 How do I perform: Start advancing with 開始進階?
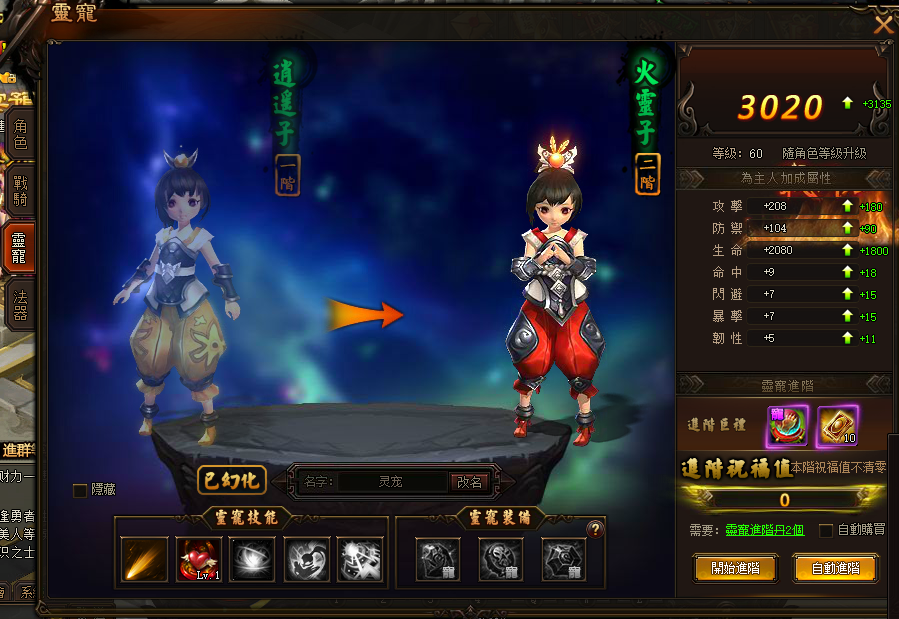tap(735, 568)
